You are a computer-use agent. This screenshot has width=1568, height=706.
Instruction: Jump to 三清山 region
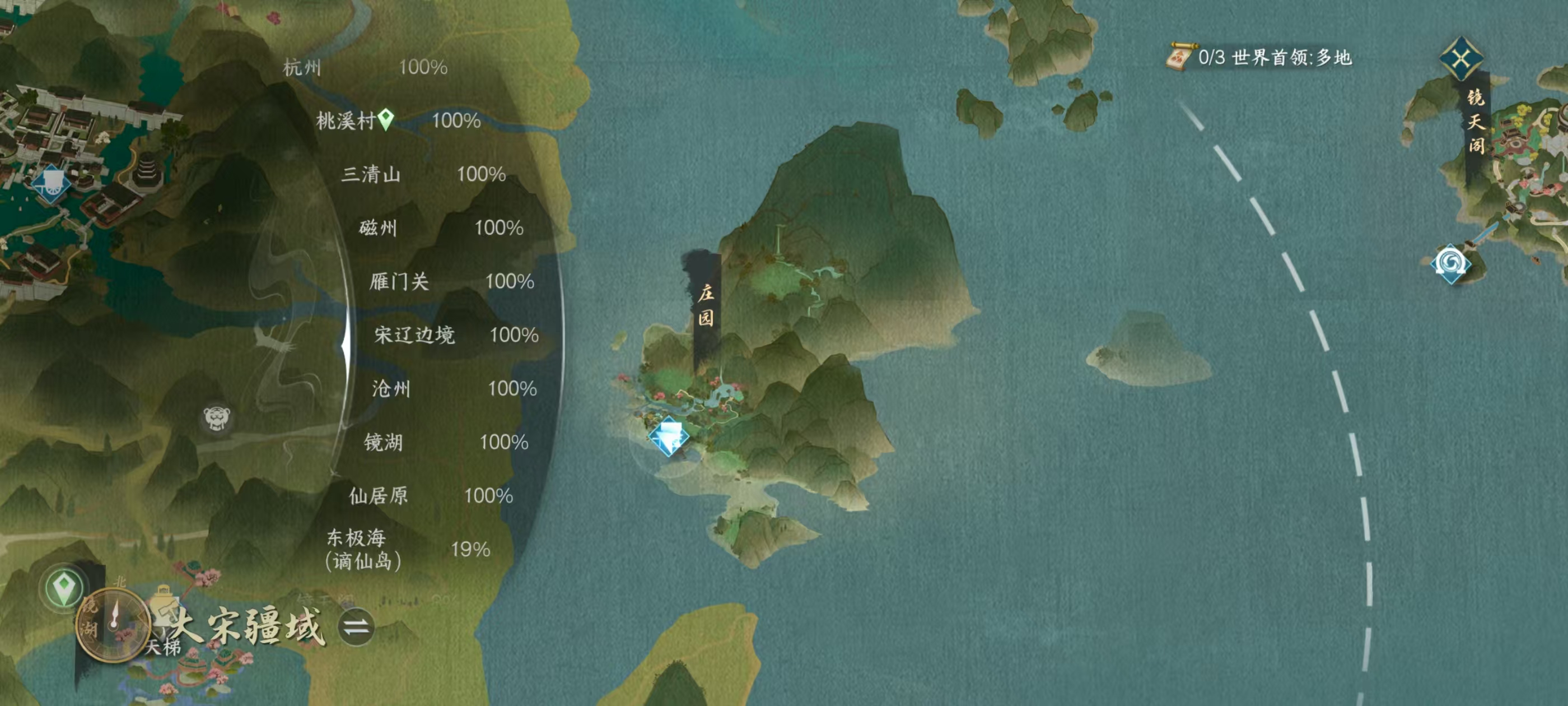click(371, 174)
